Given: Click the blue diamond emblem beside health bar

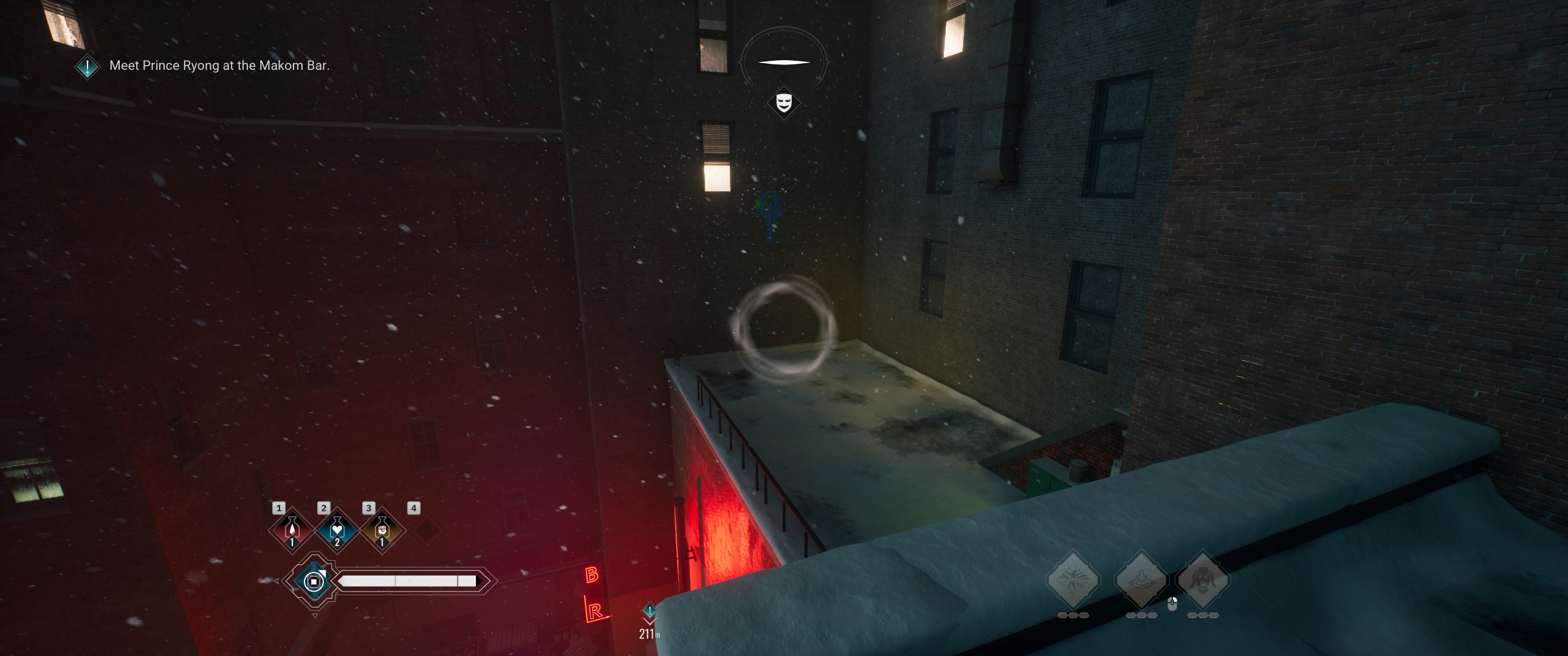Looking at the screenshot, I should (x=314, y=581).
